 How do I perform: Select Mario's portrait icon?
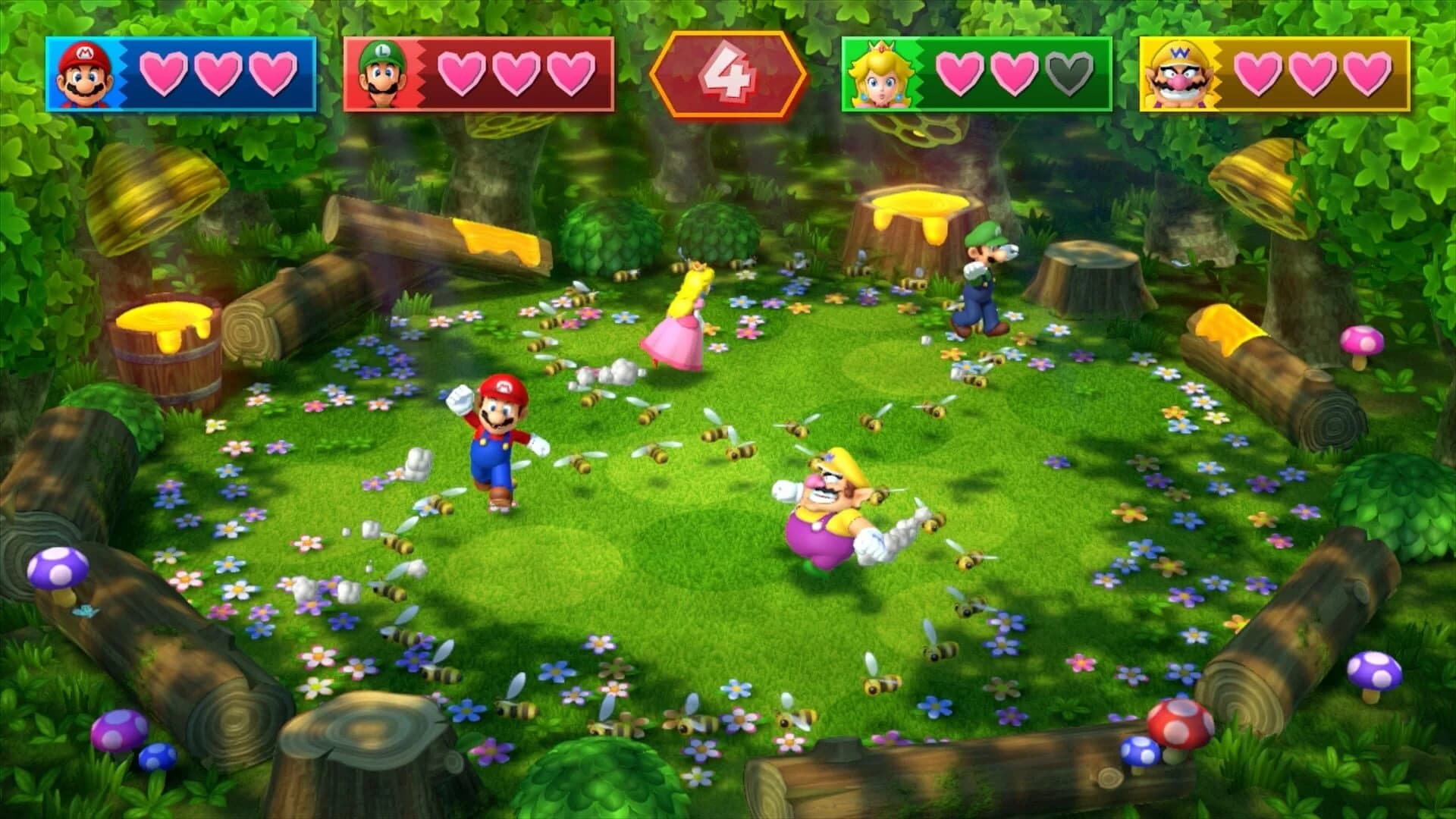(x=83, y=73)
